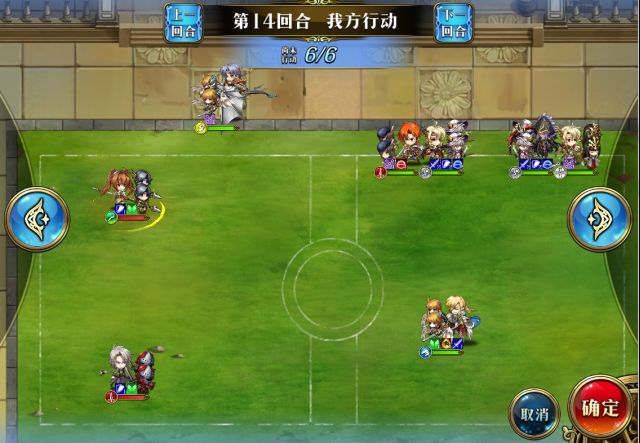This screenshot has width=640, height=443.
Task: Go to previous round (上一回合)
Action: 183,22
